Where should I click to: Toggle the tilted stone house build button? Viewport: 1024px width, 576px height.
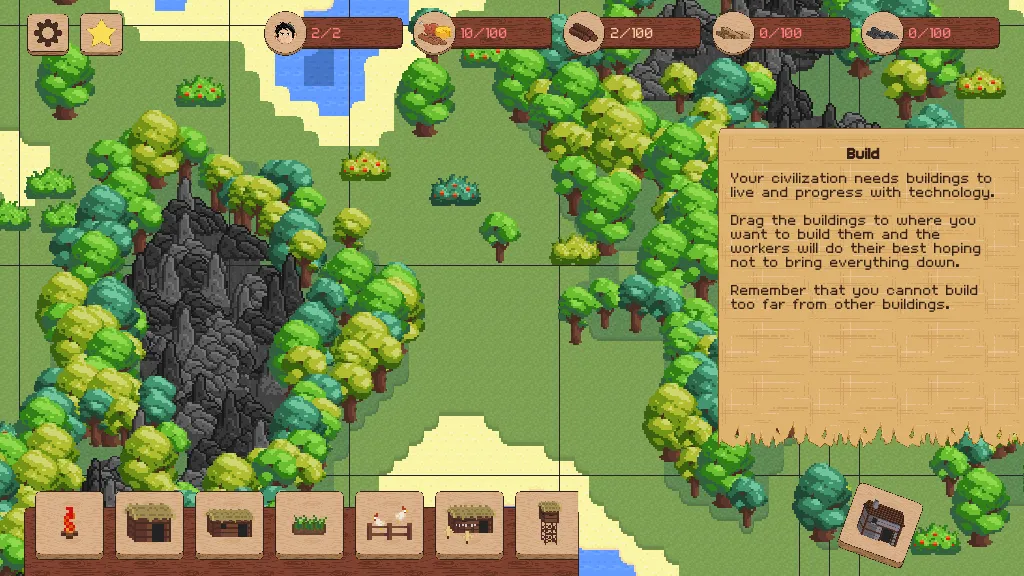click(879, 524)
